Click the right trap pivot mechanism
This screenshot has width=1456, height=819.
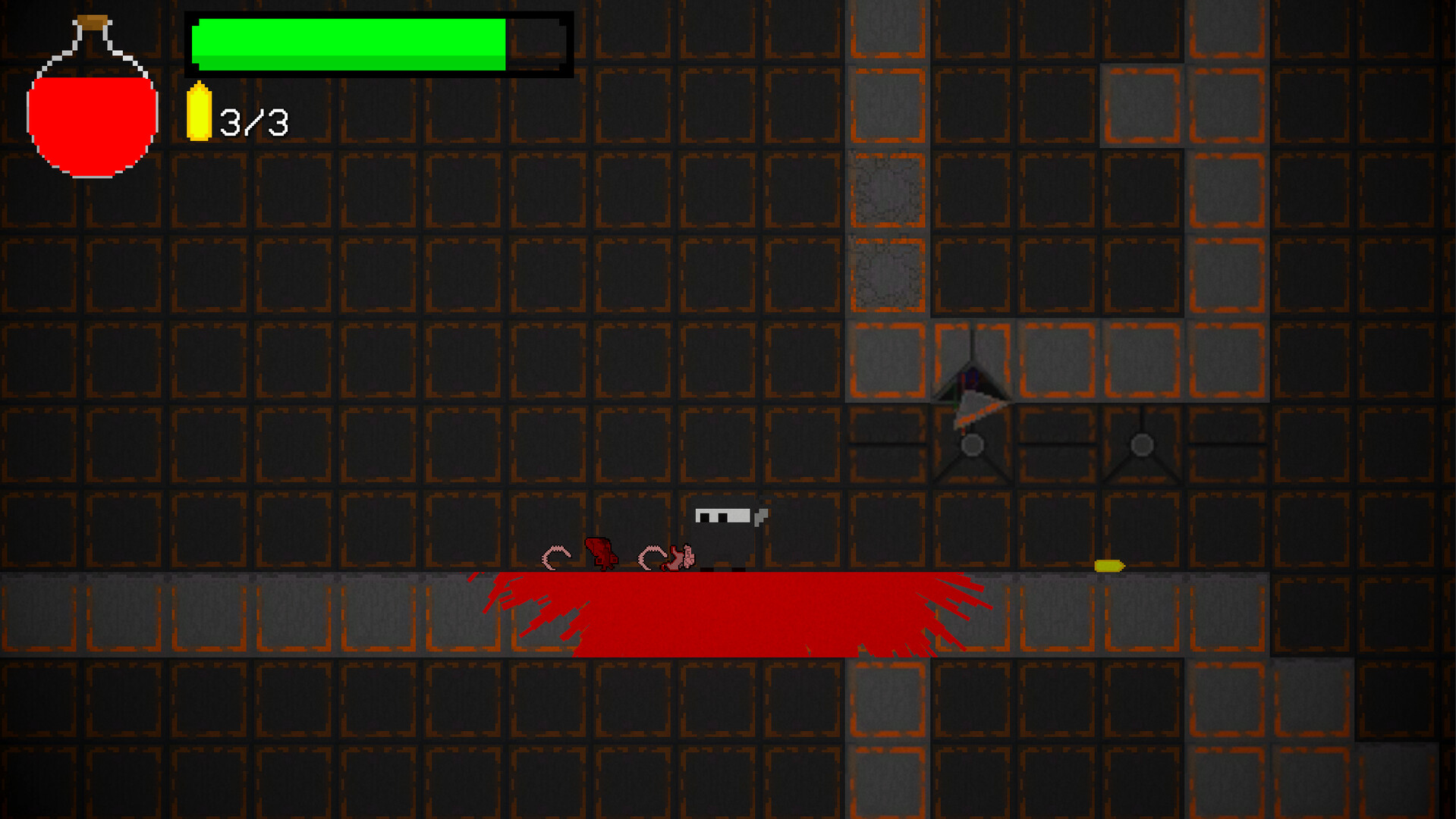point(1140,445)
